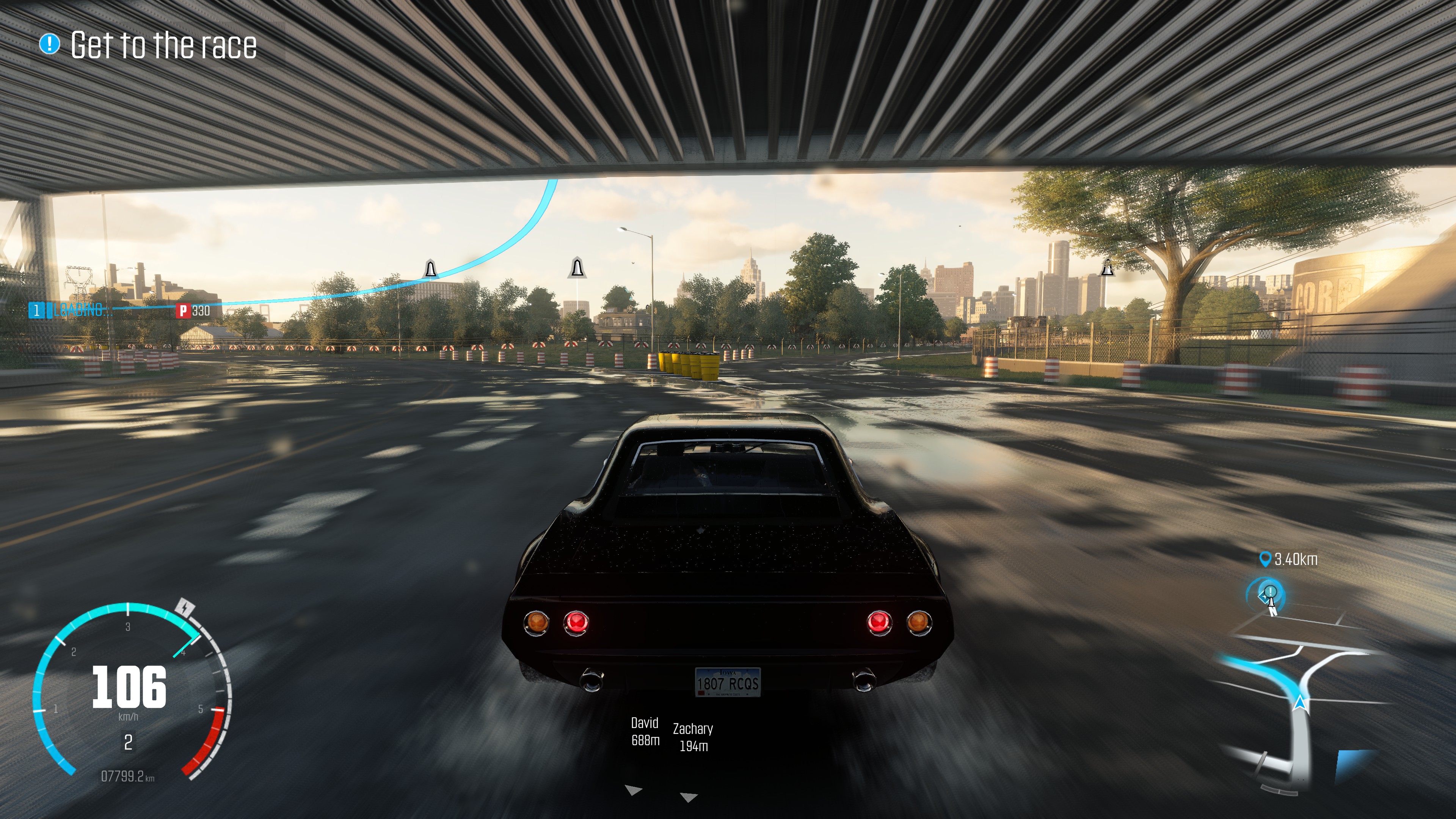Click the P 330 performance badge
1456x819 pixels.
pyautogui.click(x=193, y=310)
